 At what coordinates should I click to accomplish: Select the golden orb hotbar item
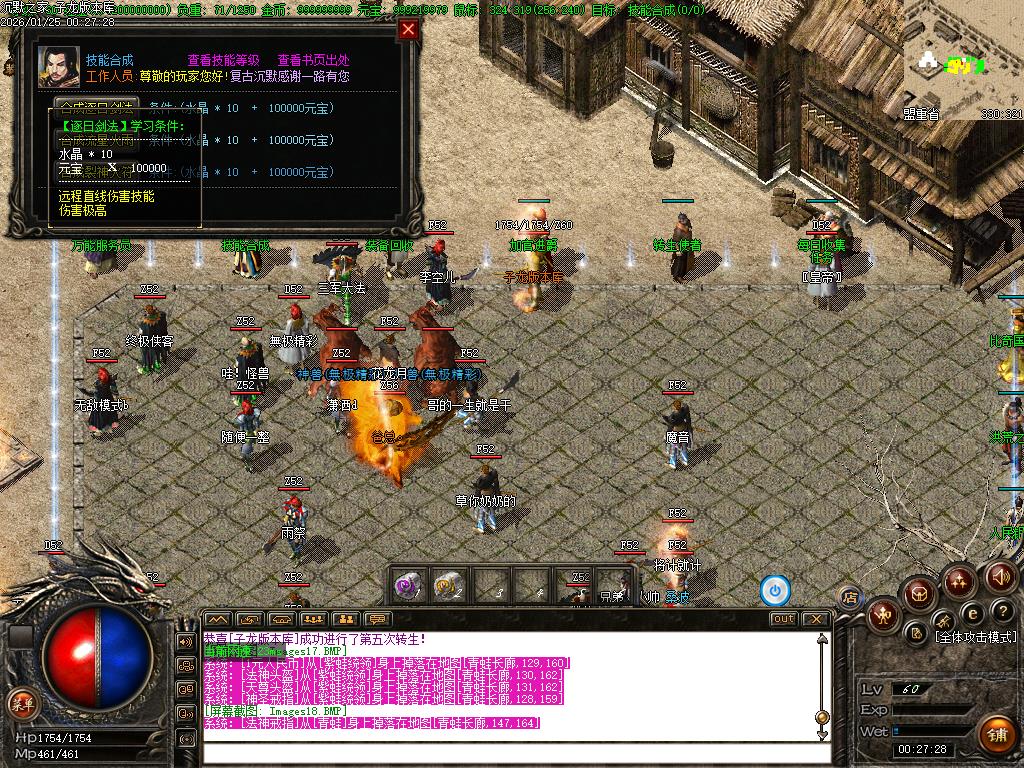tap(447, 585)
